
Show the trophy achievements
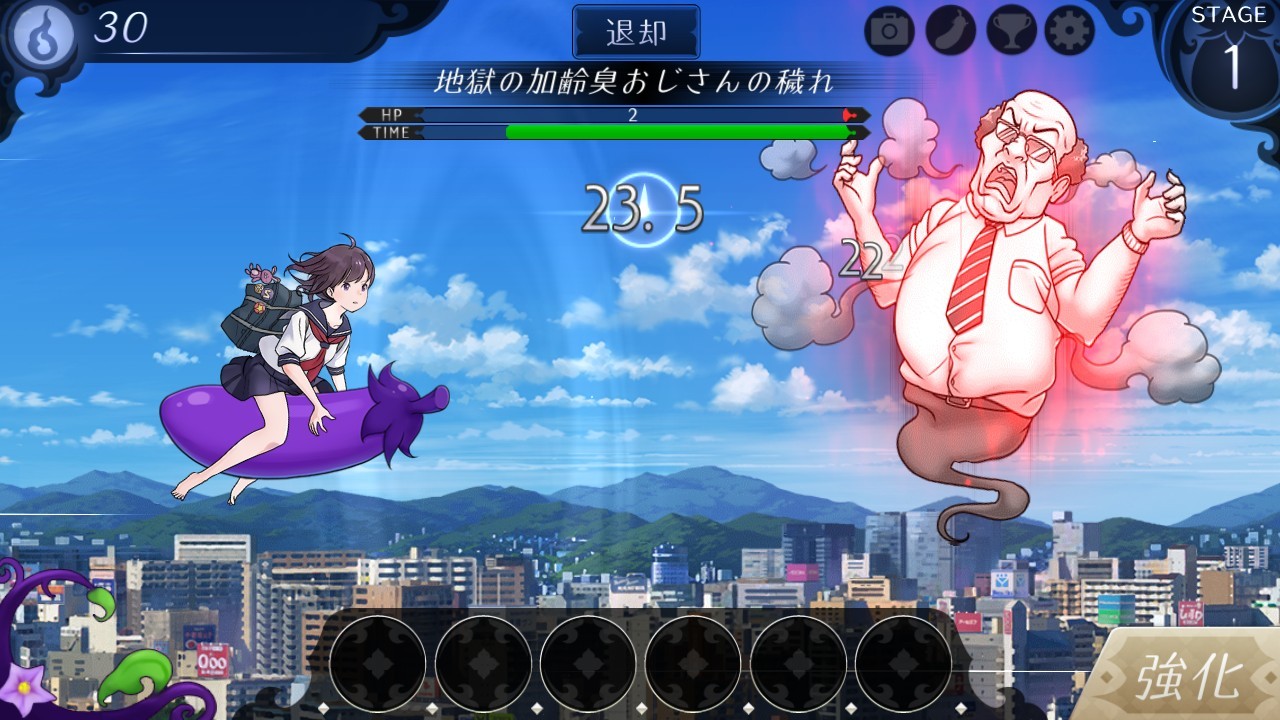click(x=1011, y=30)
